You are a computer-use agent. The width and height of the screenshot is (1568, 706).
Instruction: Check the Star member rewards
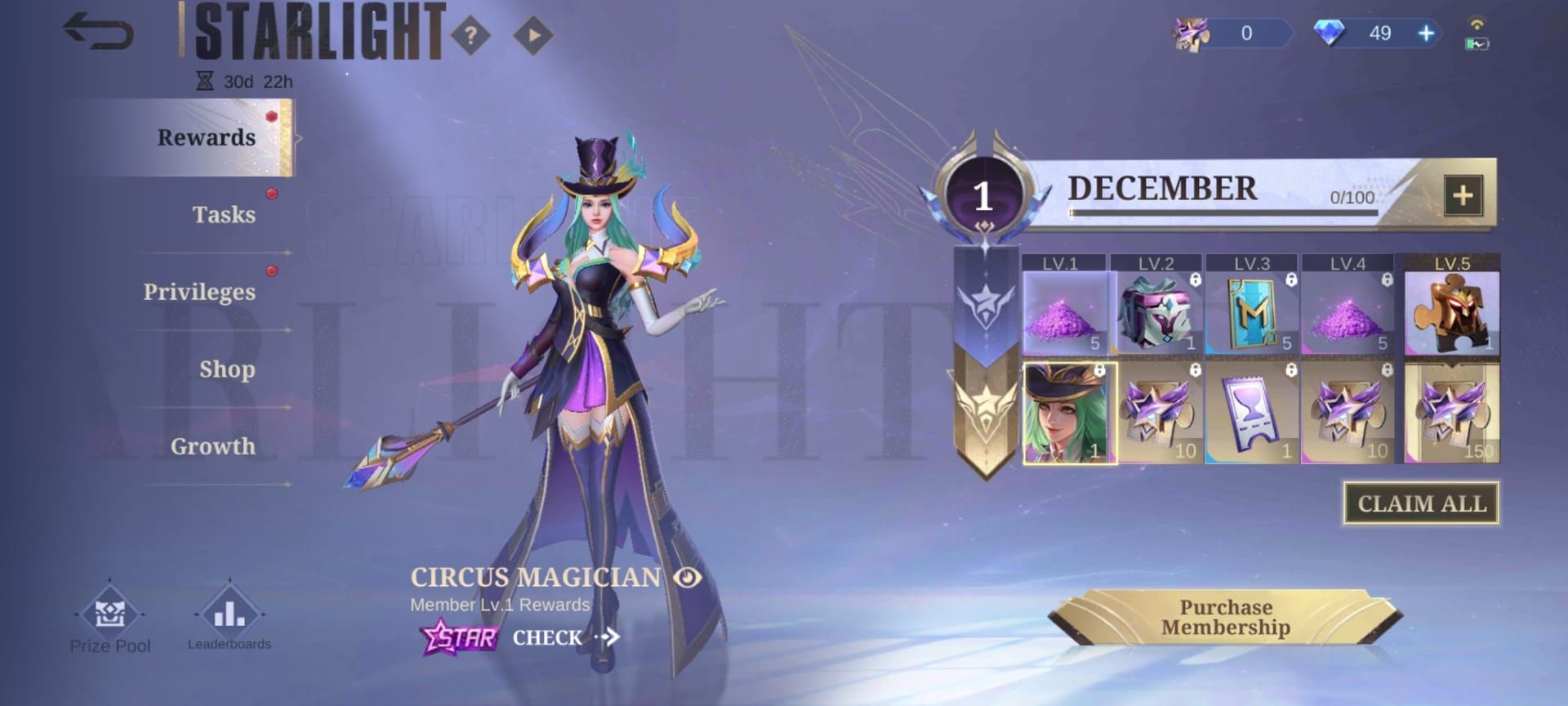563,637
